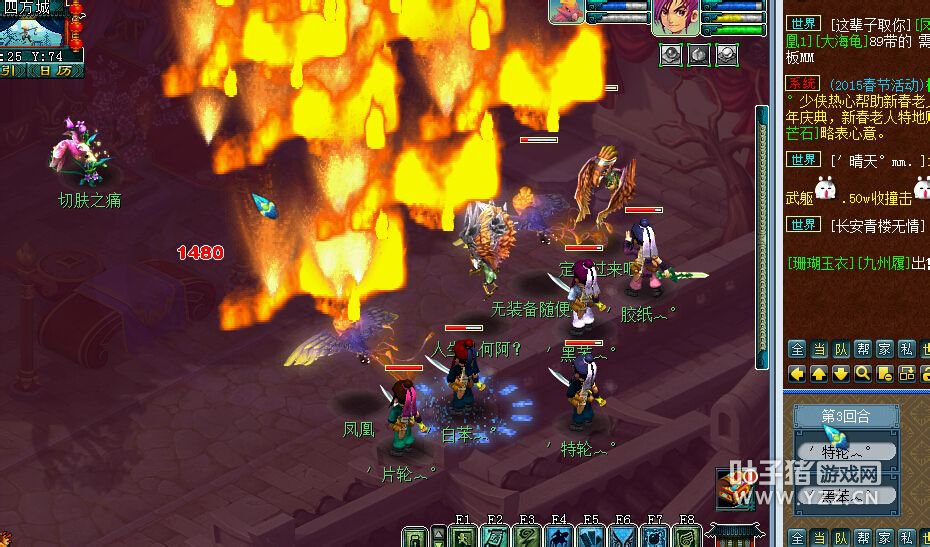
Task: Click the yellow down-arrow chat button
Action: point(841,373)
